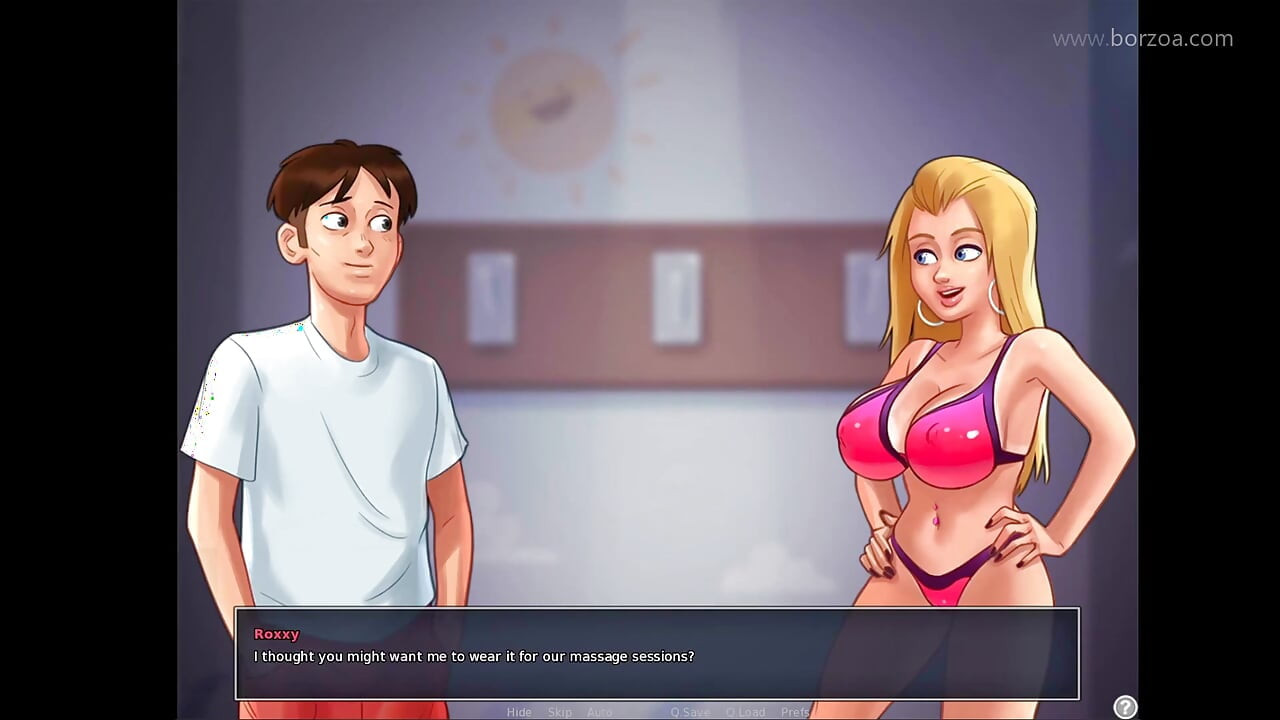
Task: Open Prefs to adjust game settings
Action: [x=795, y=712]
